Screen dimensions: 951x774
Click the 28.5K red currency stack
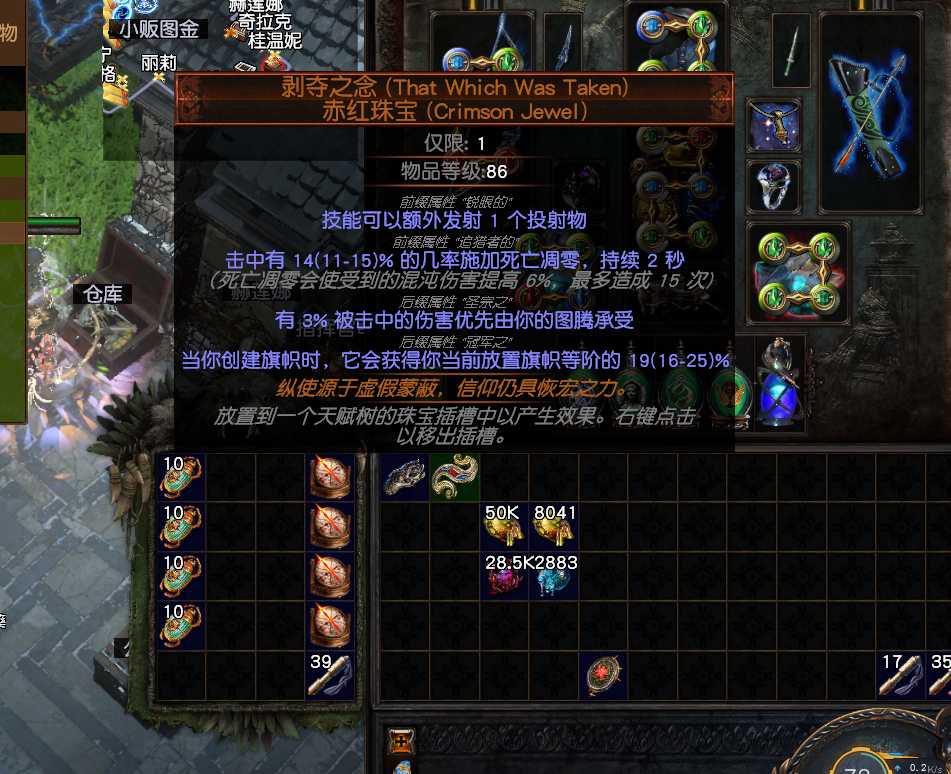click(x=504, y=578)
